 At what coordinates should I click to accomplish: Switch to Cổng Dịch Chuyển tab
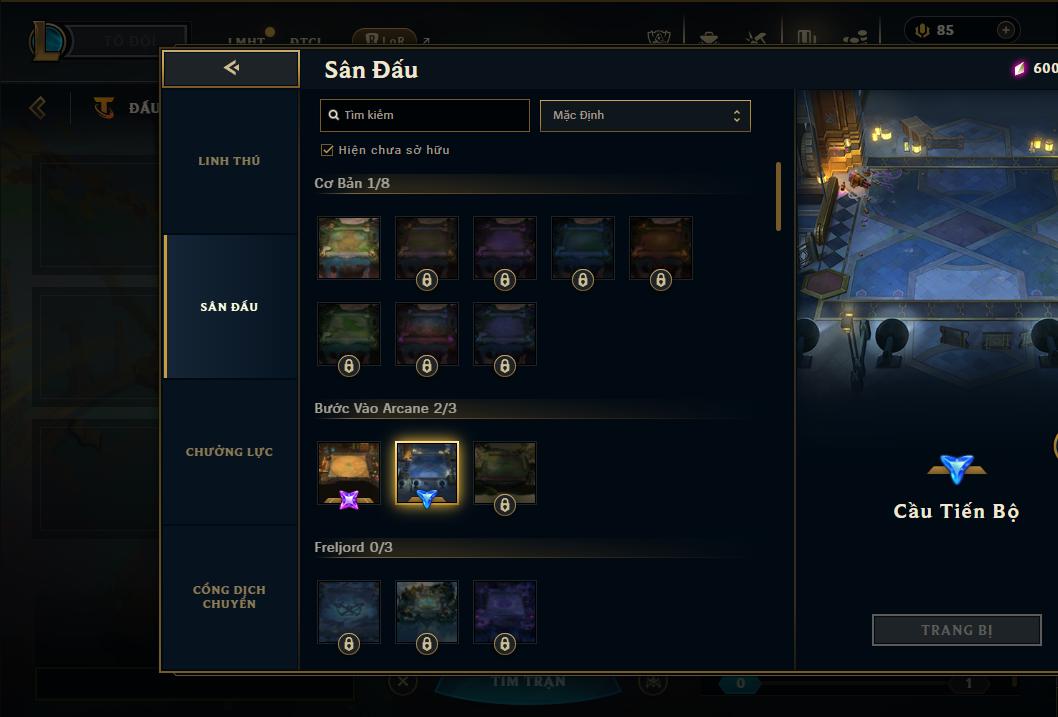229,597
